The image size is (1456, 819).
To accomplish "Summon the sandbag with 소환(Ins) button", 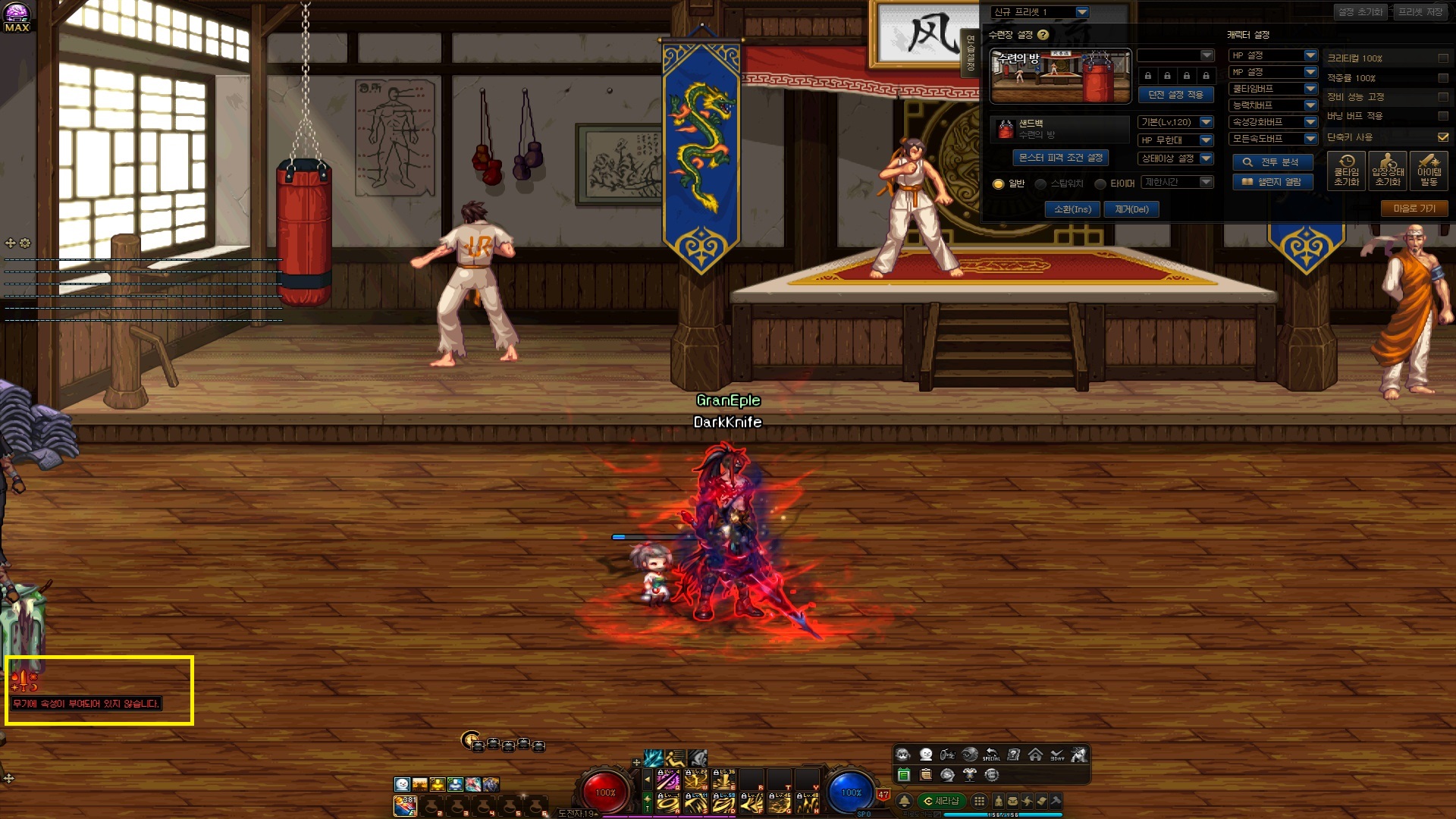I will coord(1072,209).
